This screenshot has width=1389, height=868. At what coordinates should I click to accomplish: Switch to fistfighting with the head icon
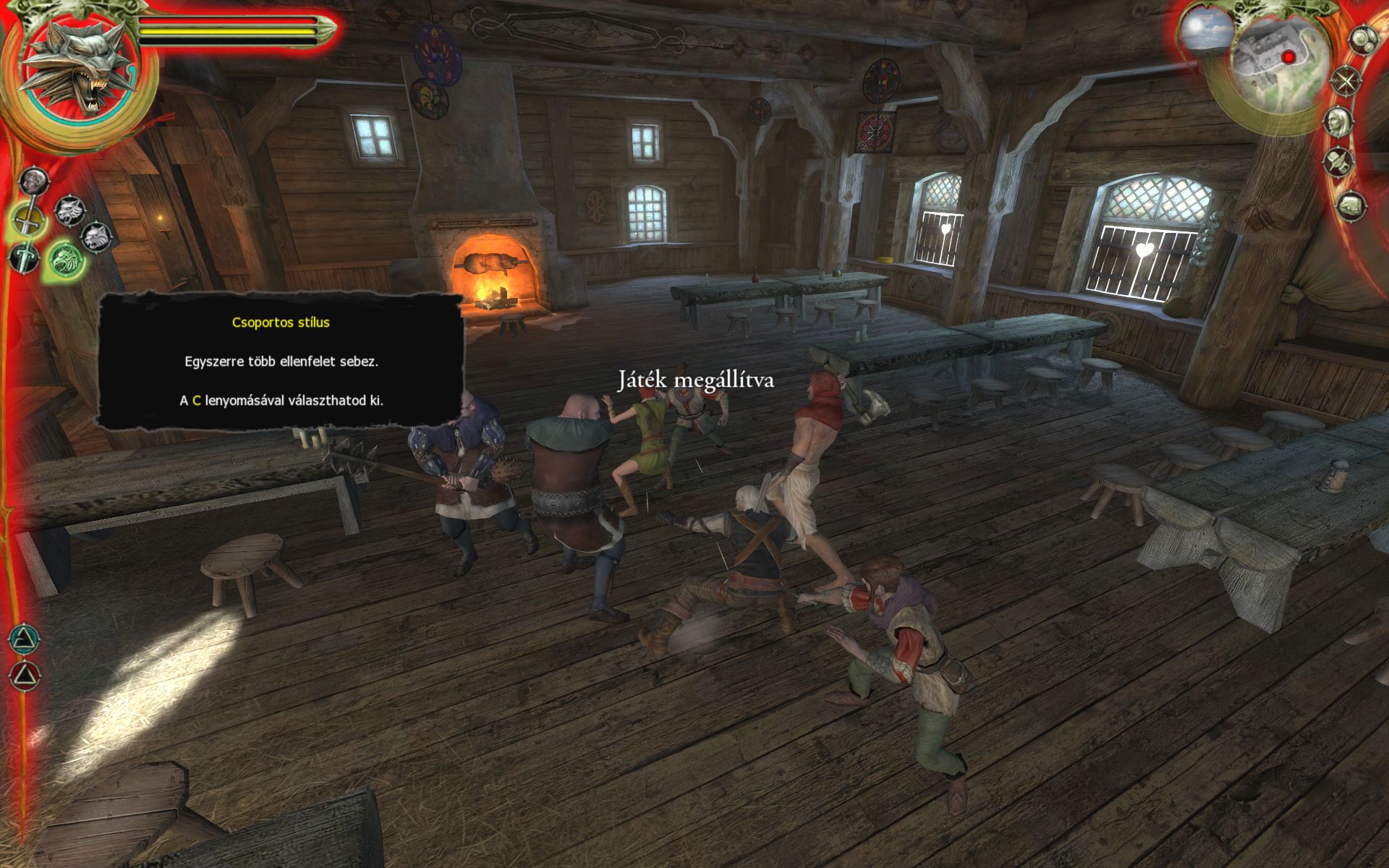pyautogui.click(x=34, y=180)
